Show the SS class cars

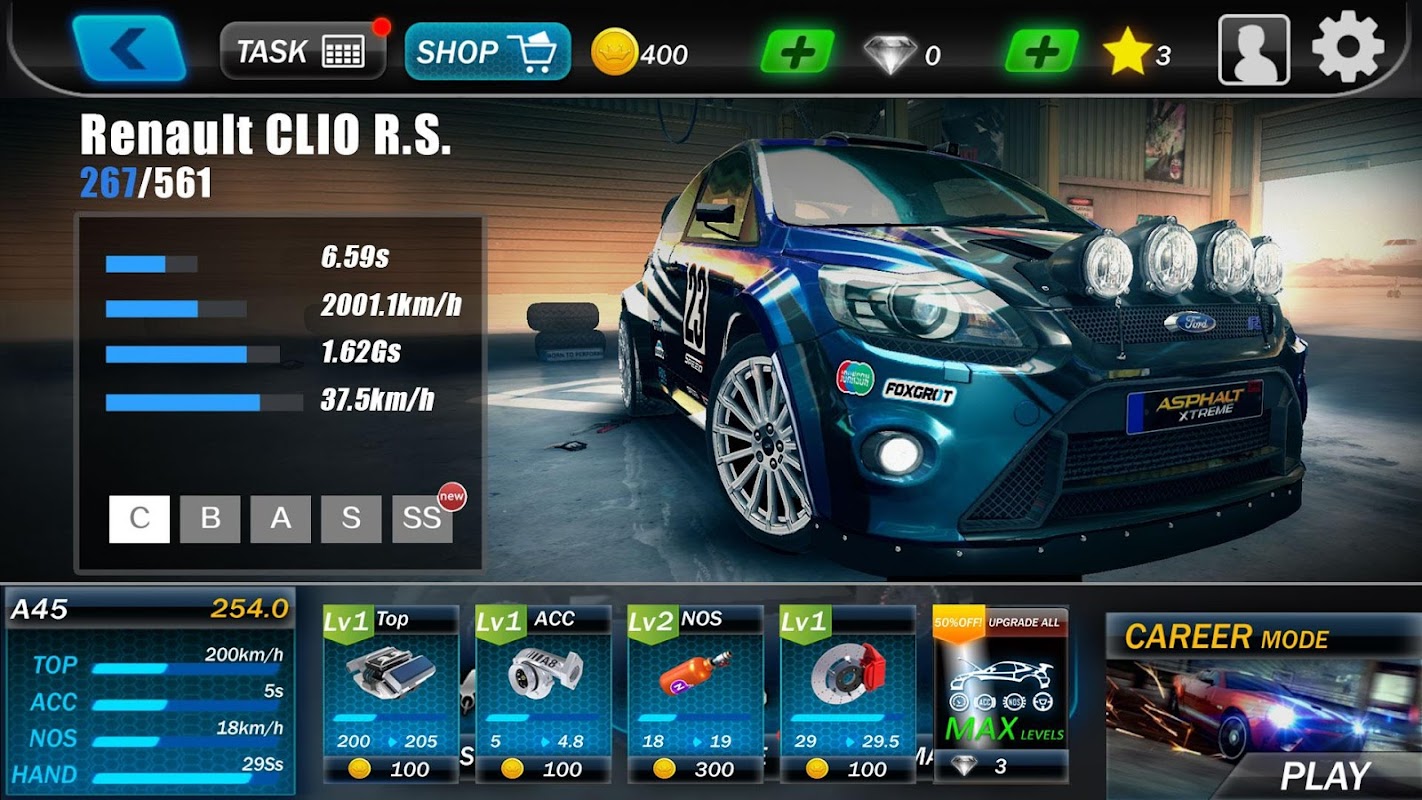coord(422,519)
